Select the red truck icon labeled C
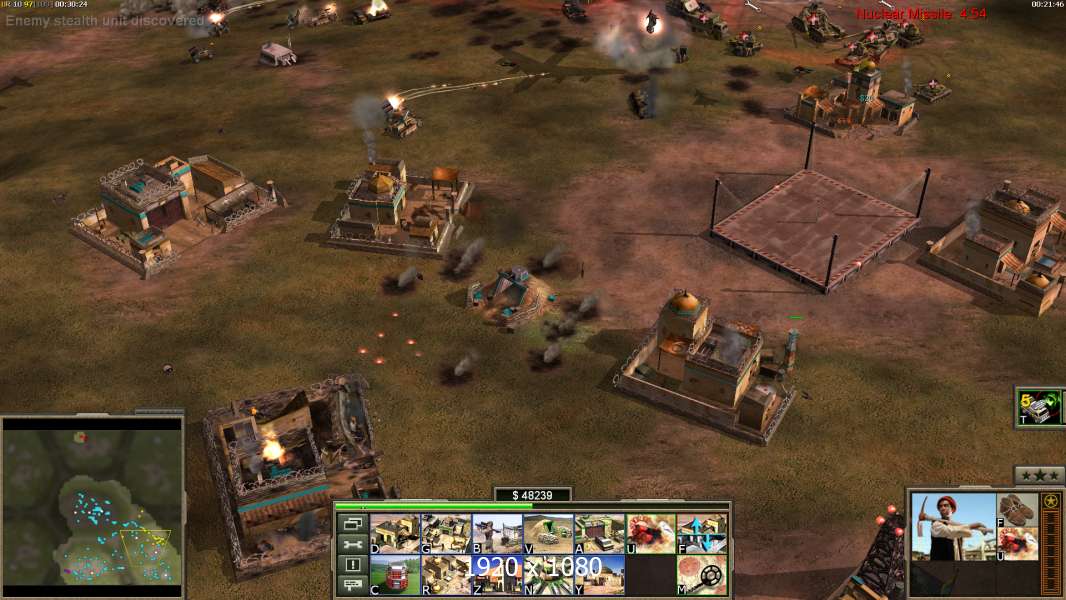This screenshot has width=1066, height=600. (394, 575)
